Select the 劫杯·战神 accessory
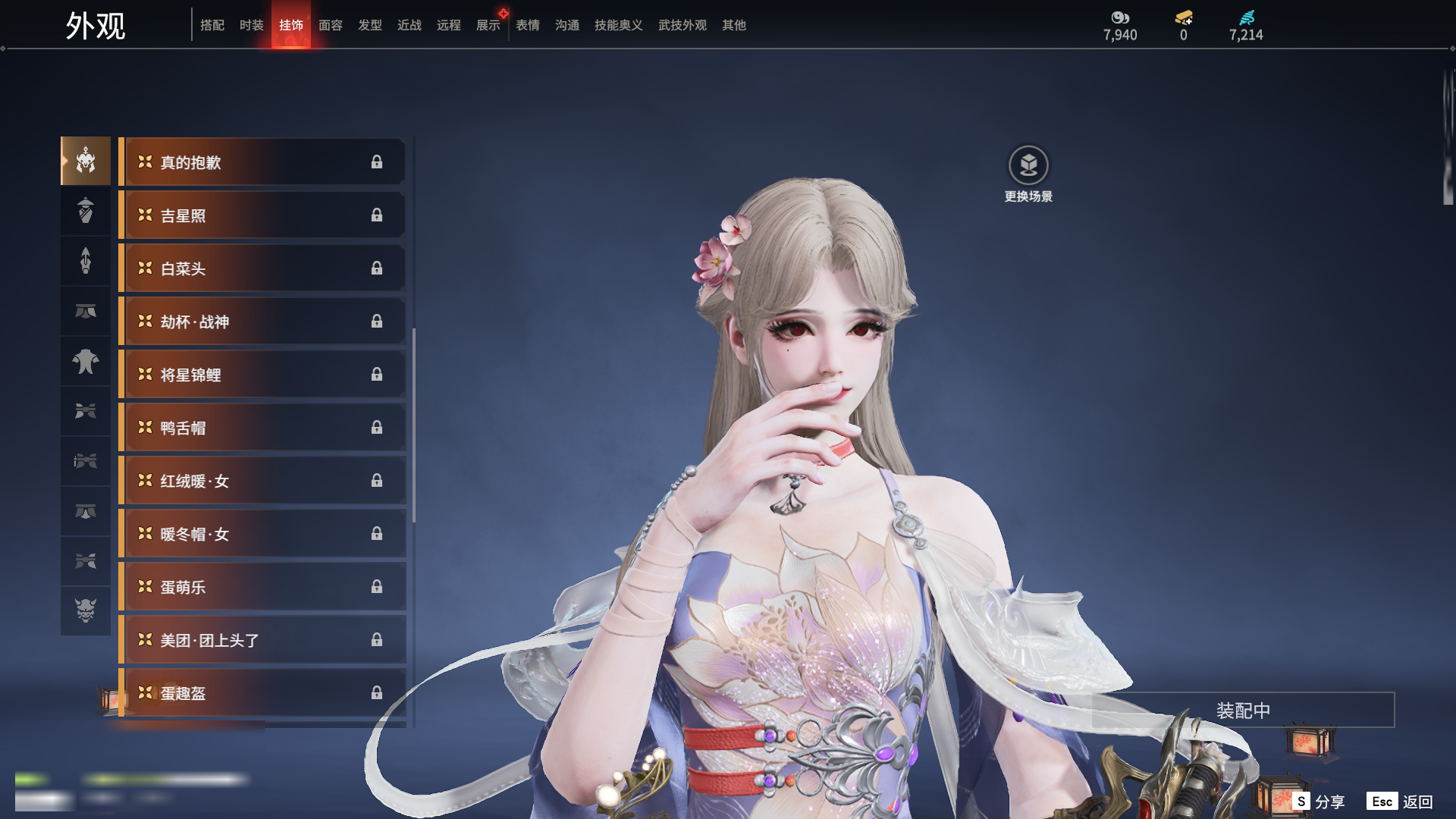1456x819 pixels. pyautogui.click(x=262, y=322)
